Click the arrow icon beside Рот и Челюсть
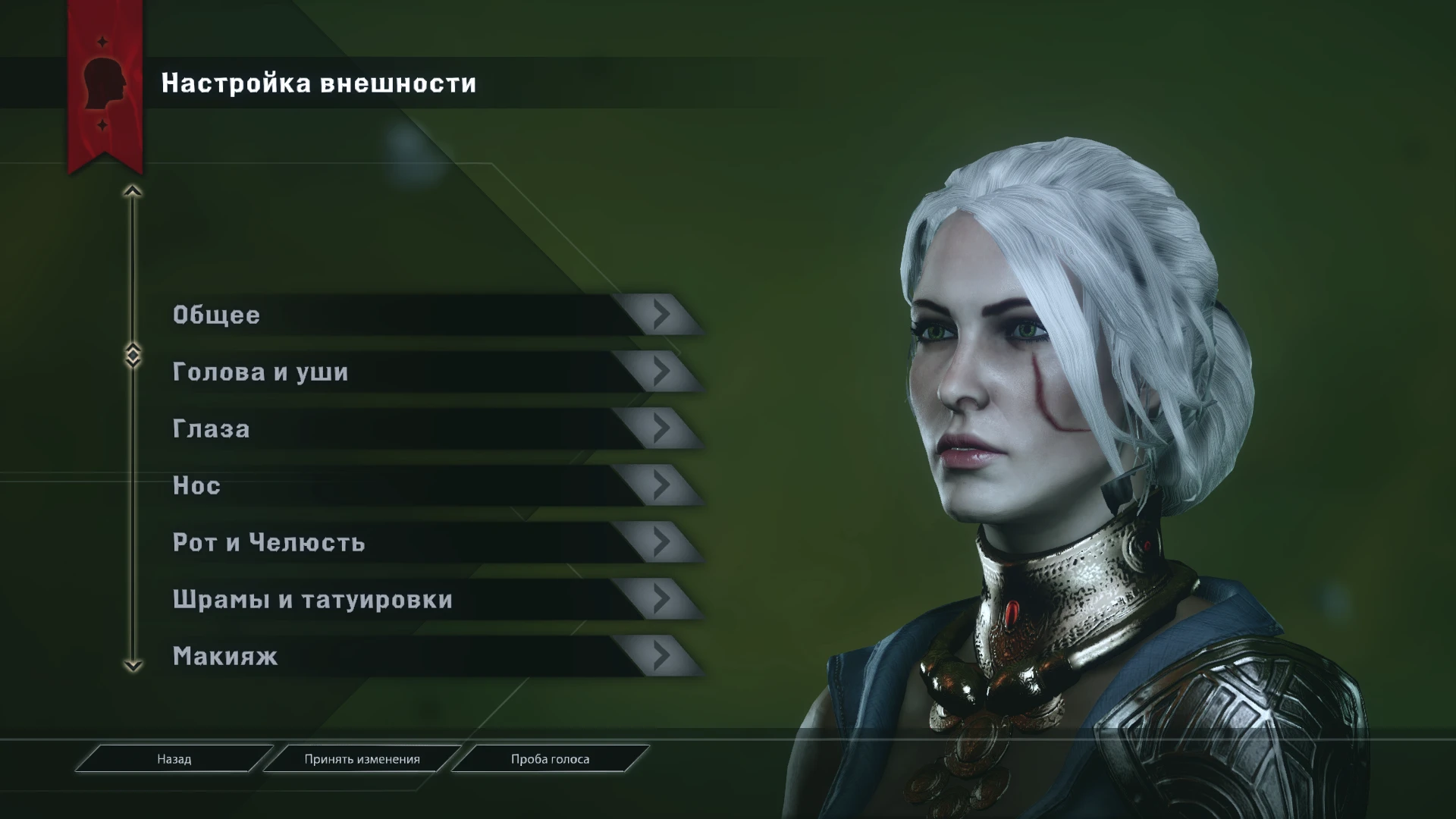Image resolution: width=1456 pixels, height=819 pixels. click(x=661, y=542)
